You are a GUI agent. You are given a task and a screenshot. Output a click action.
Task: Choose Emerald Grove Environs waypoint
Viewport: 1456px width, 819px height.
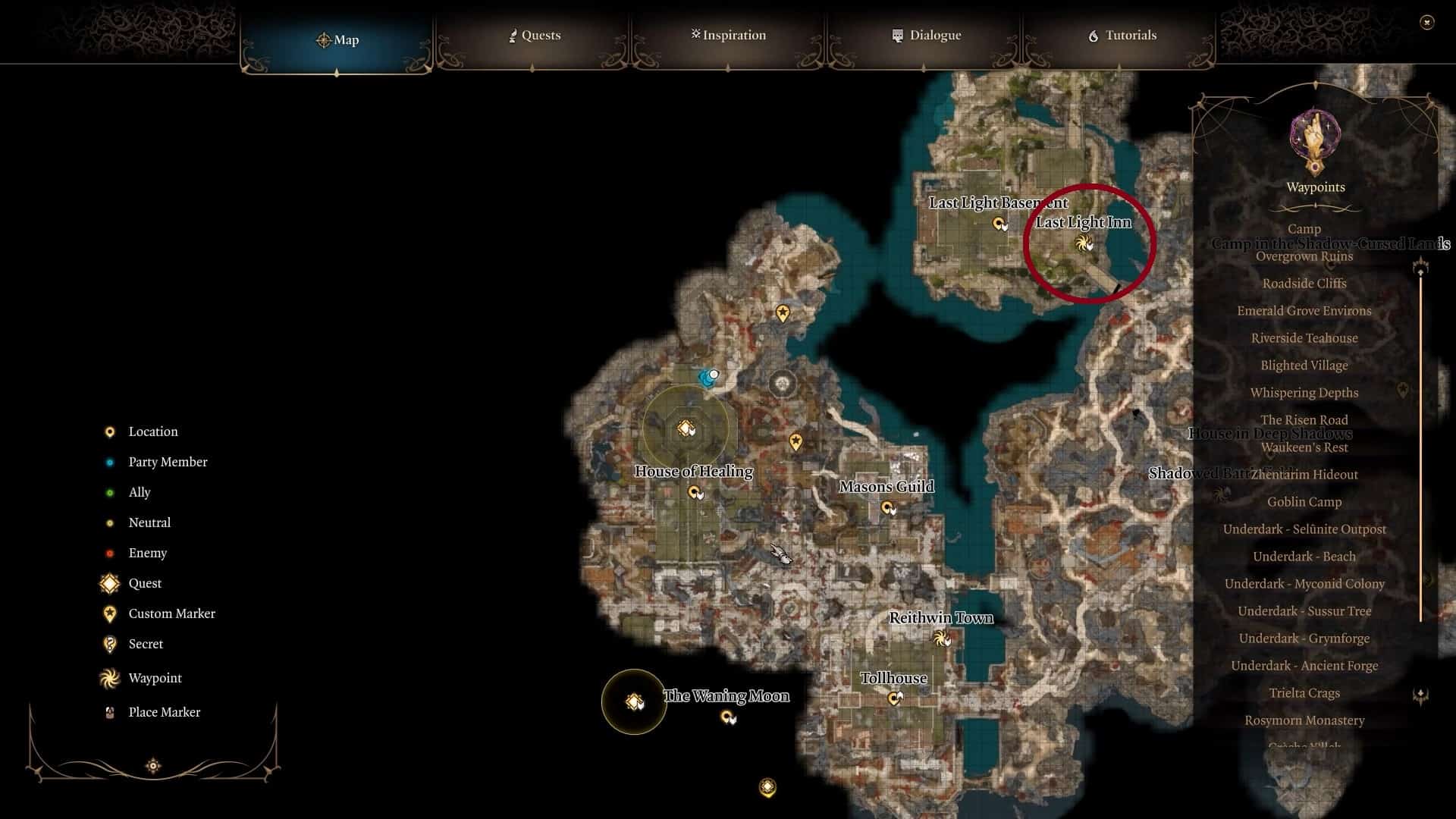point(1304,311)
